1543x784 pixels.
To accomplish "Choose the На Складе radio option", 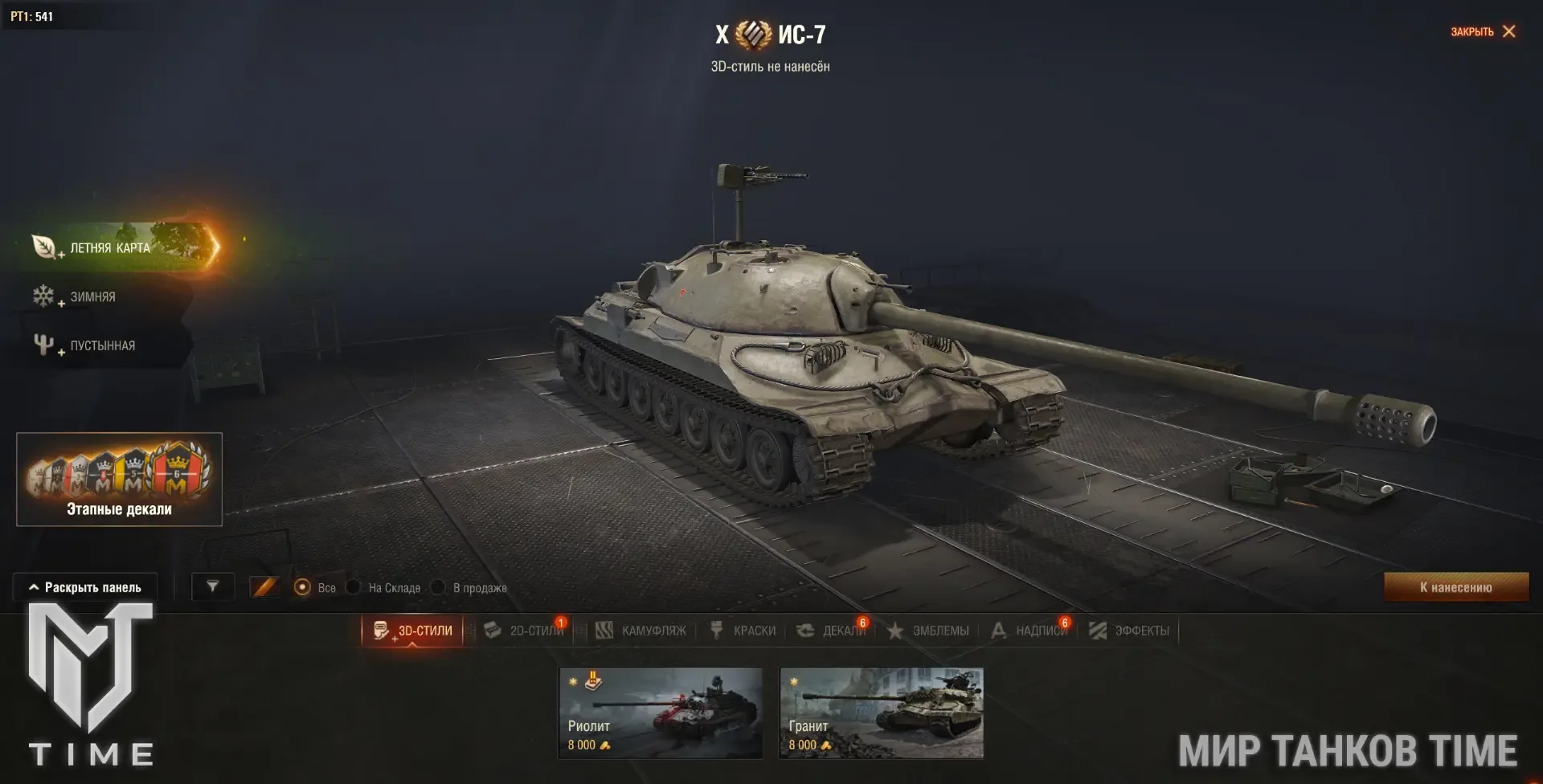I will pos(354,587).
